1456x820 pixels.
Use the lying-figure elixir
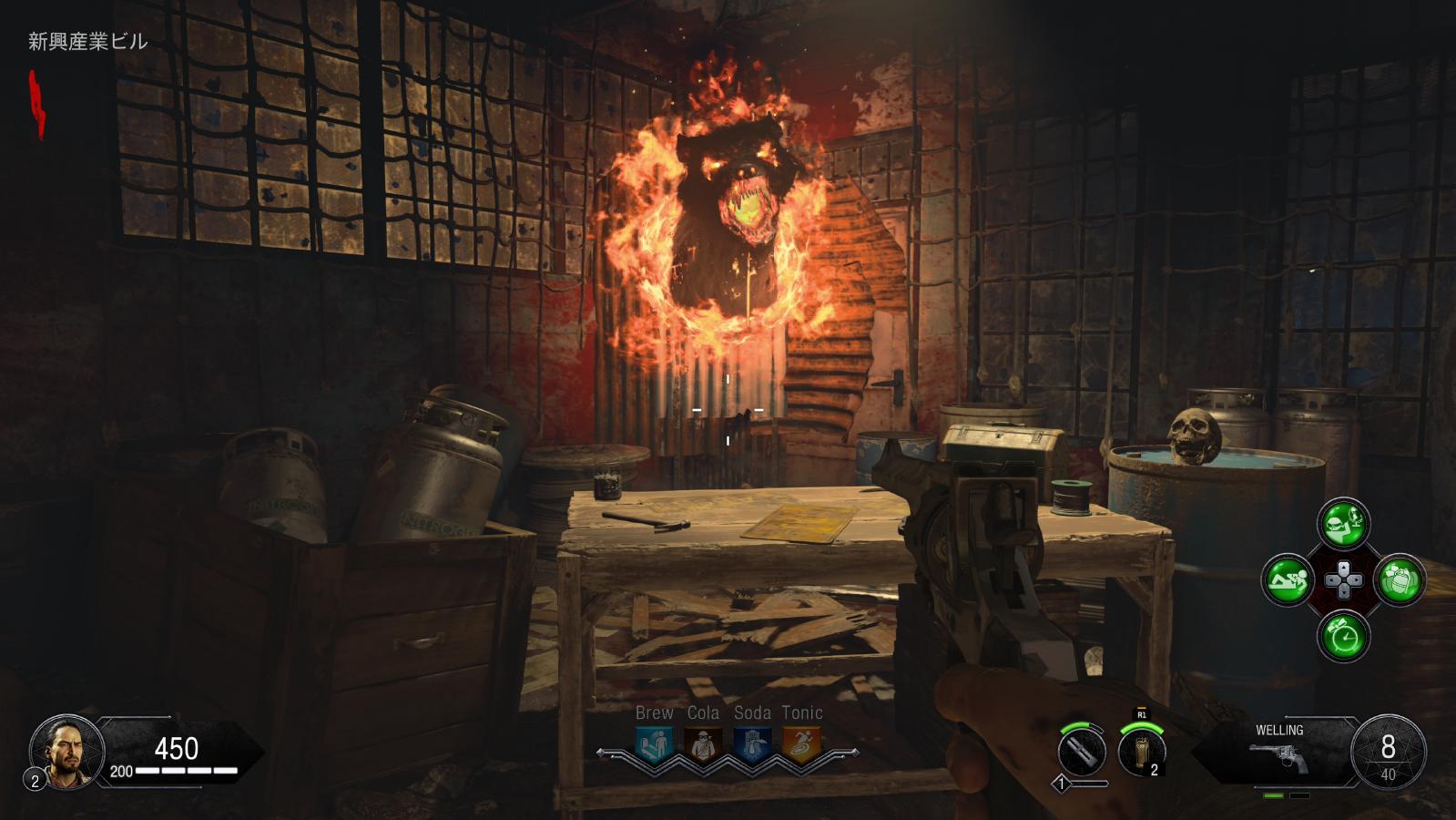pos(1288,579)
